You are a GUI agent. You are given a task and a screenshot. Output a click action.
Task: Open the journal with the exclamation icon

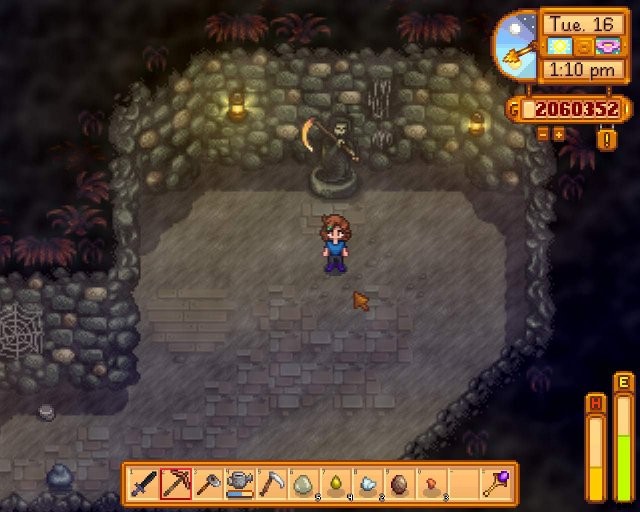point(607,138)
